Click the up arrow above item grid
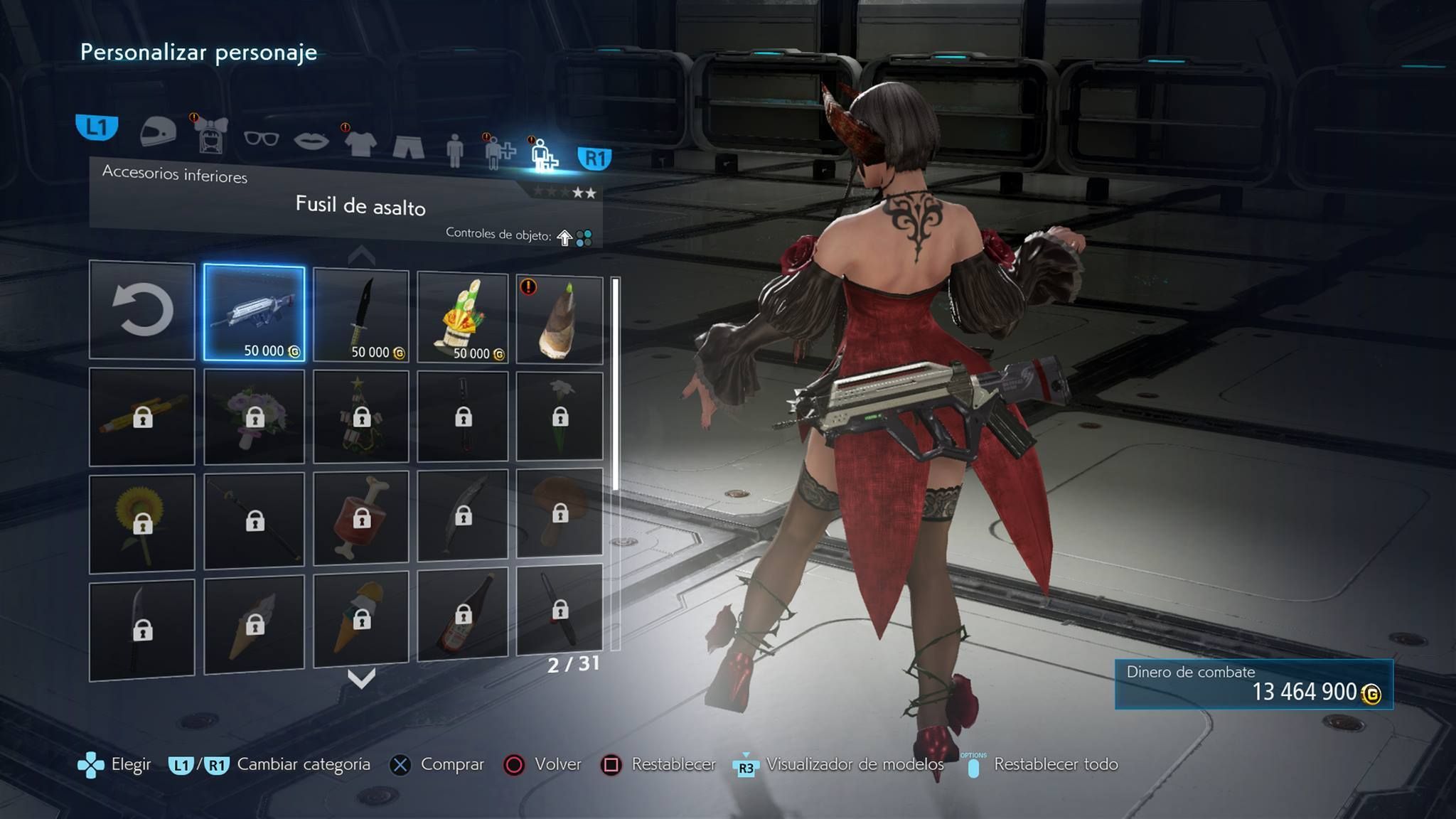This screenshot has width=1456, height=819. coord(361,255)
